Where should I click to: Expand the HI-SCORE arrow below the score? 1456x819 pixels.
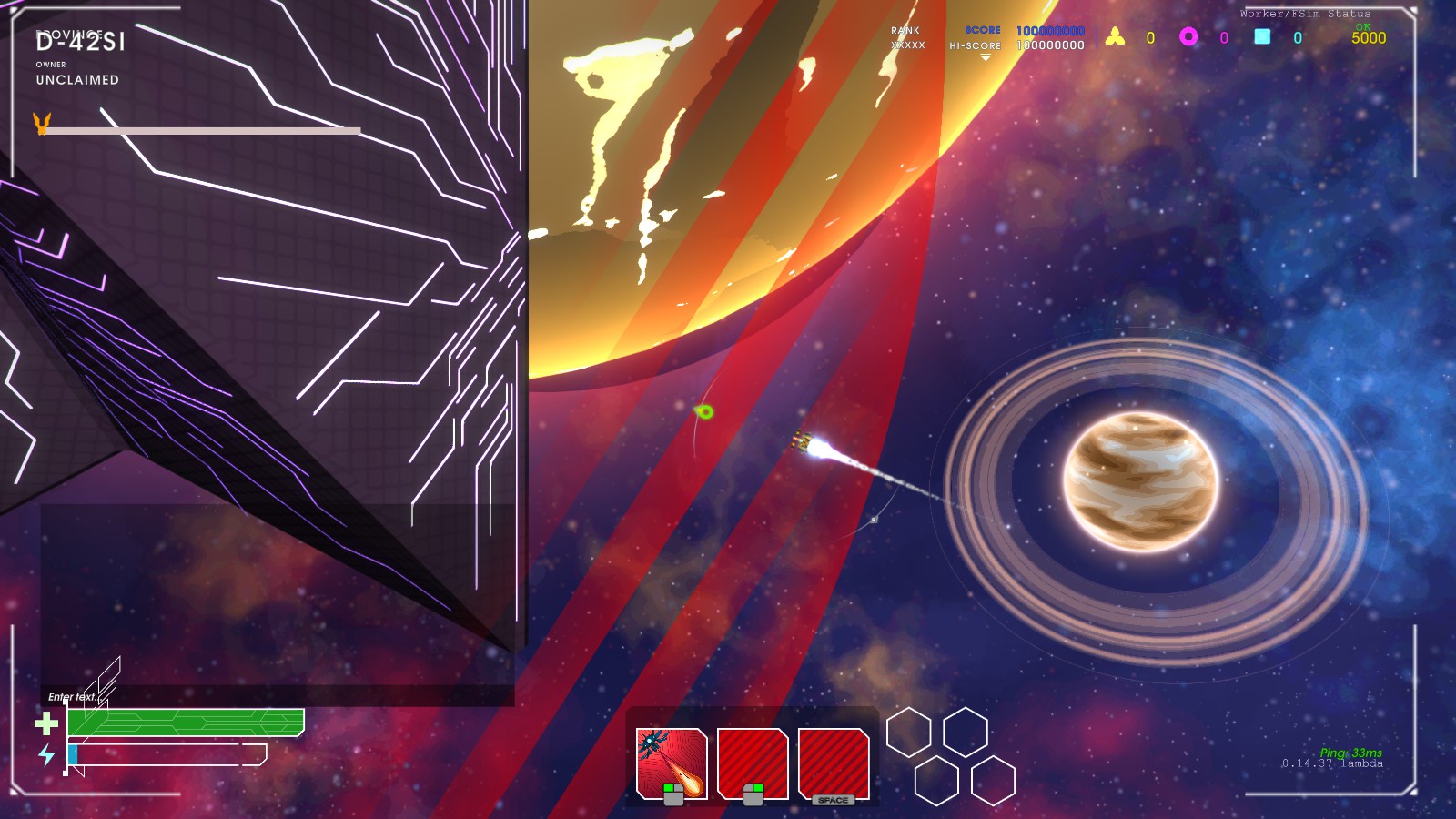[986, 55]
